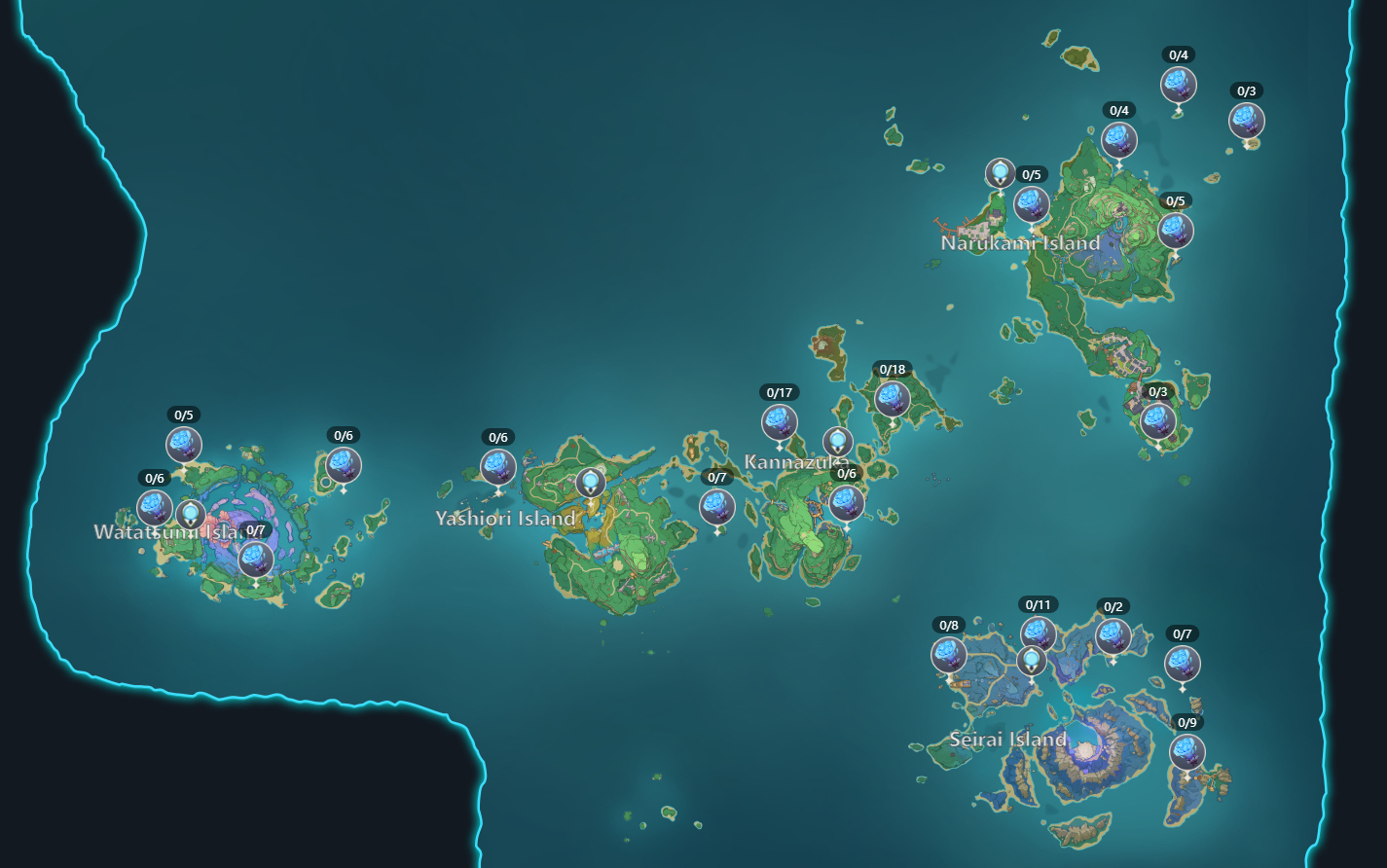Click the Narukami Island name label

1018,244
